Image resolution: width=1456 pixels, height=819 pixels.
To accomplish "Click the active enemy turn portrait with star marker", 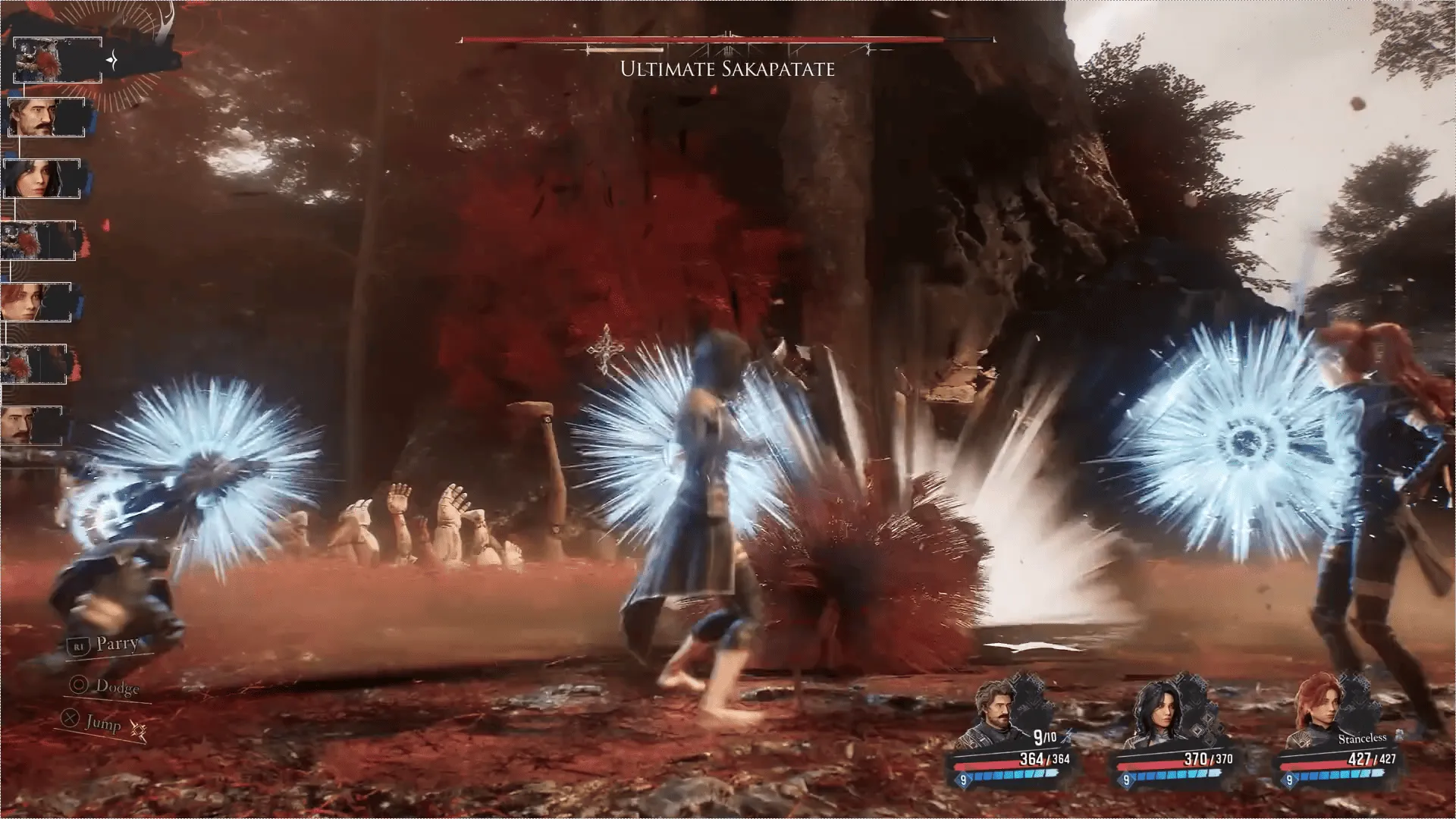I will pos(57,59).
